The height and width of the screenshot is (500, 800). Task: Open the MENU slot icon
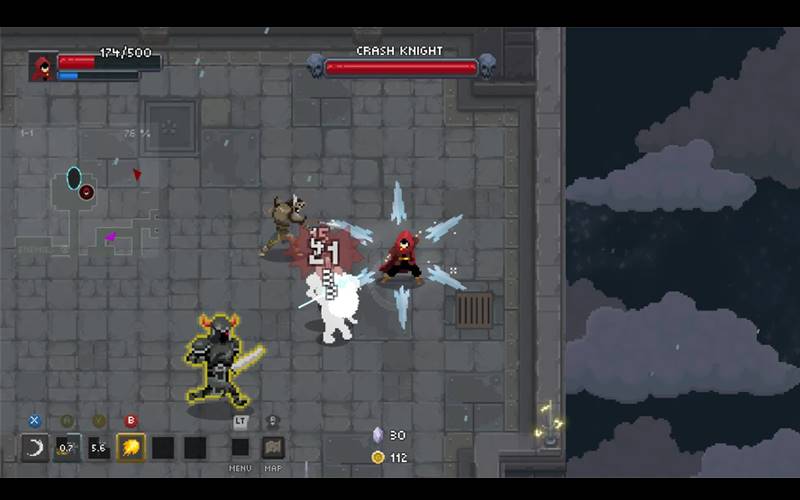pos(241,447)
